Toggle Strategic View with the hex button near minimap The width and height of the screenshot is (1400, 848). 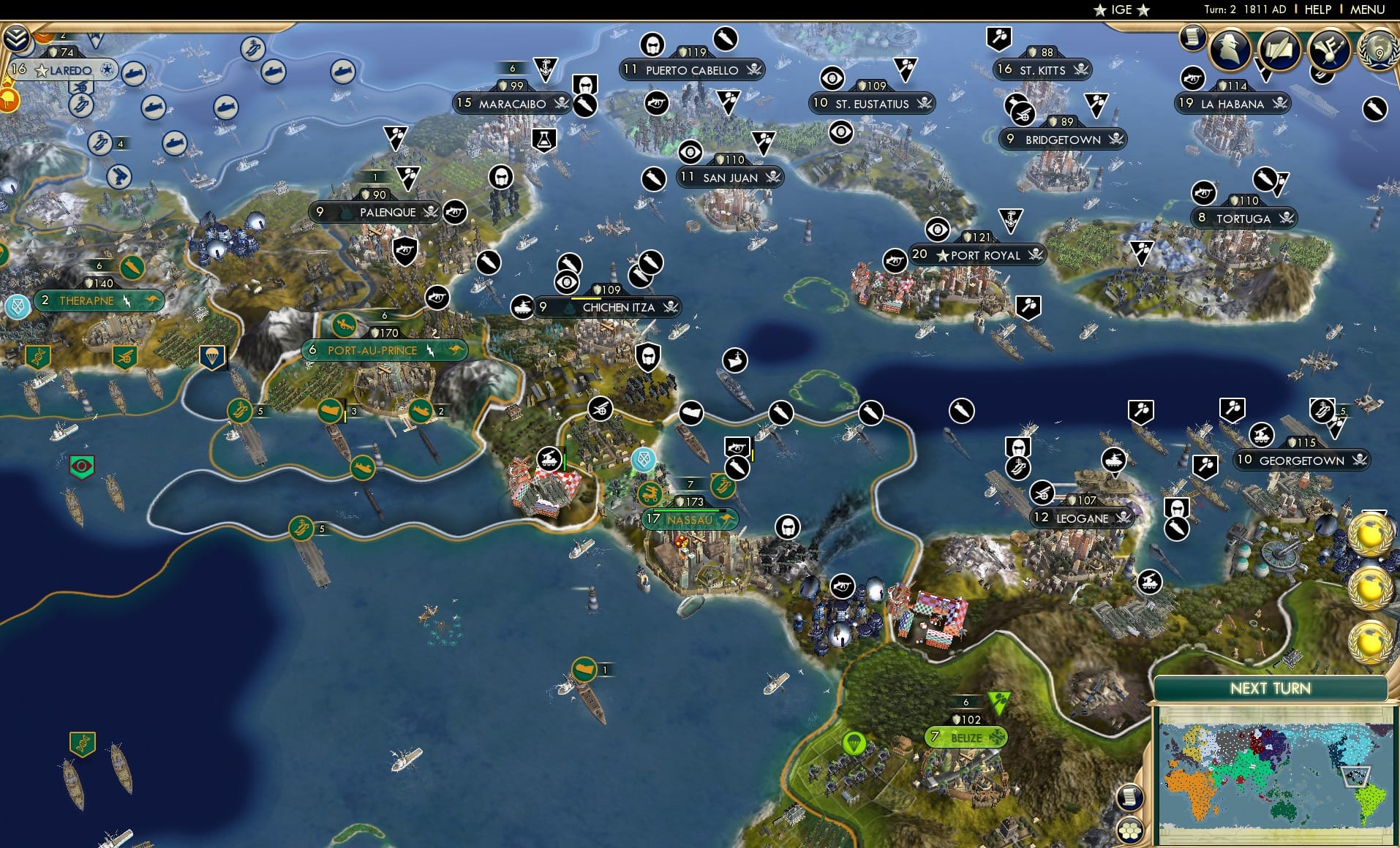pyautogui.click(x=1129, y=830)
